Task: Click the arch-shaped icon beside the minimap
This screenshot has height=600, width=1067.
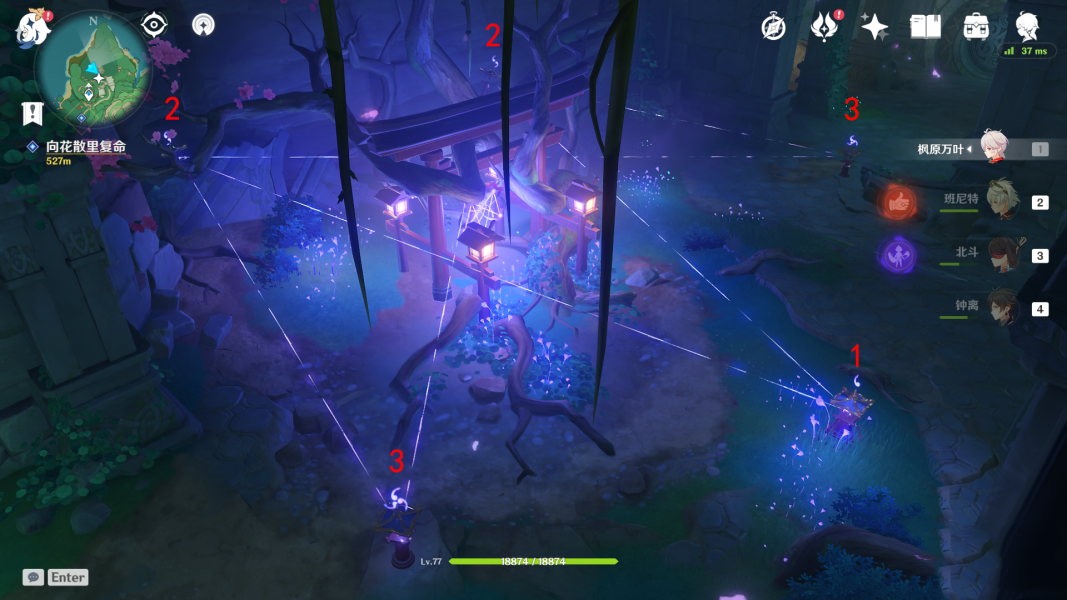Action: 203,25
